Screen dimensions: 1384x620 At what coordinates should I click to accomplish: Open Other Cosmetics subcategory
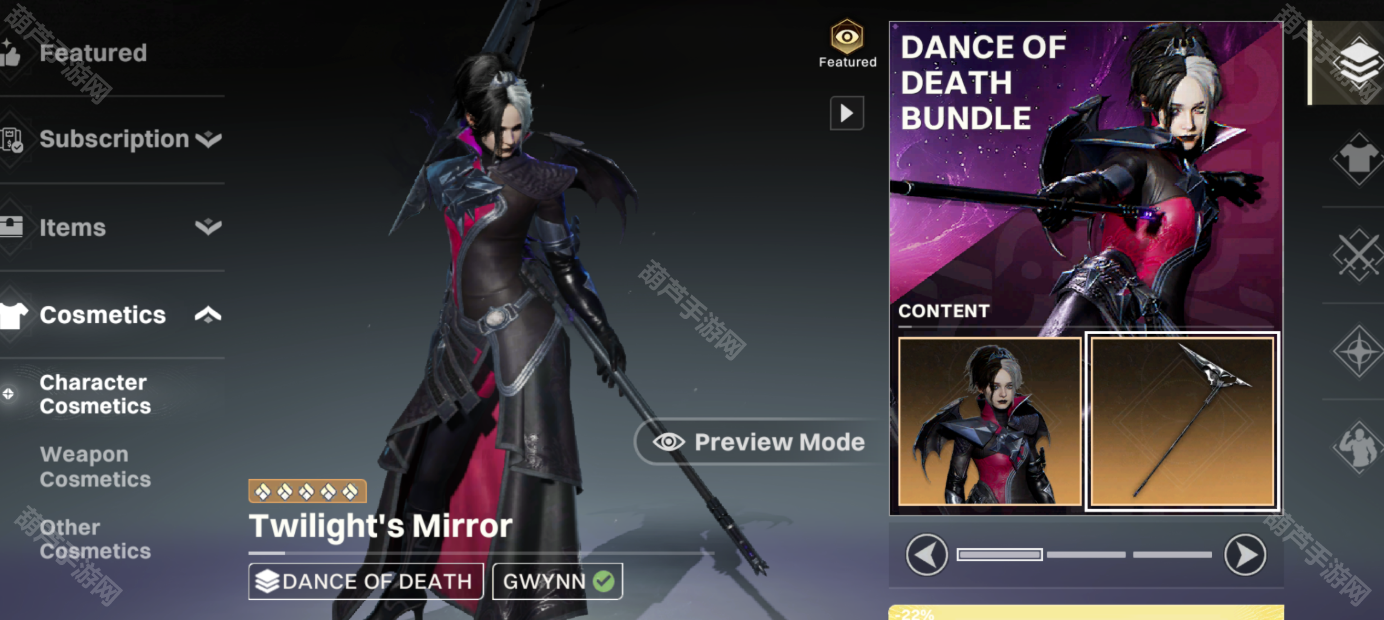point(95,539)
